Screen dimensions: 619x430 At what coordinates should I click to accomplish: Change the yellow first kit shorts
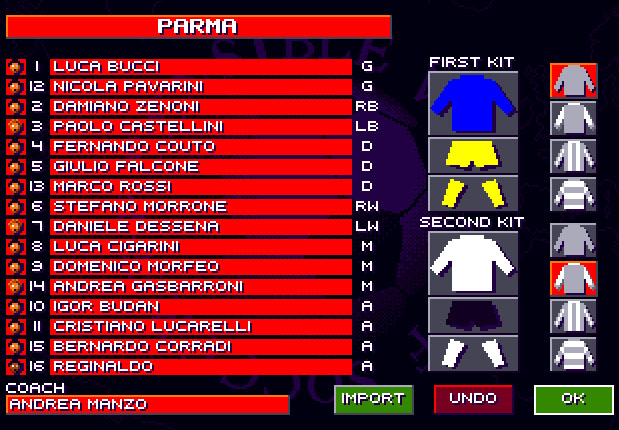point(472,155)
